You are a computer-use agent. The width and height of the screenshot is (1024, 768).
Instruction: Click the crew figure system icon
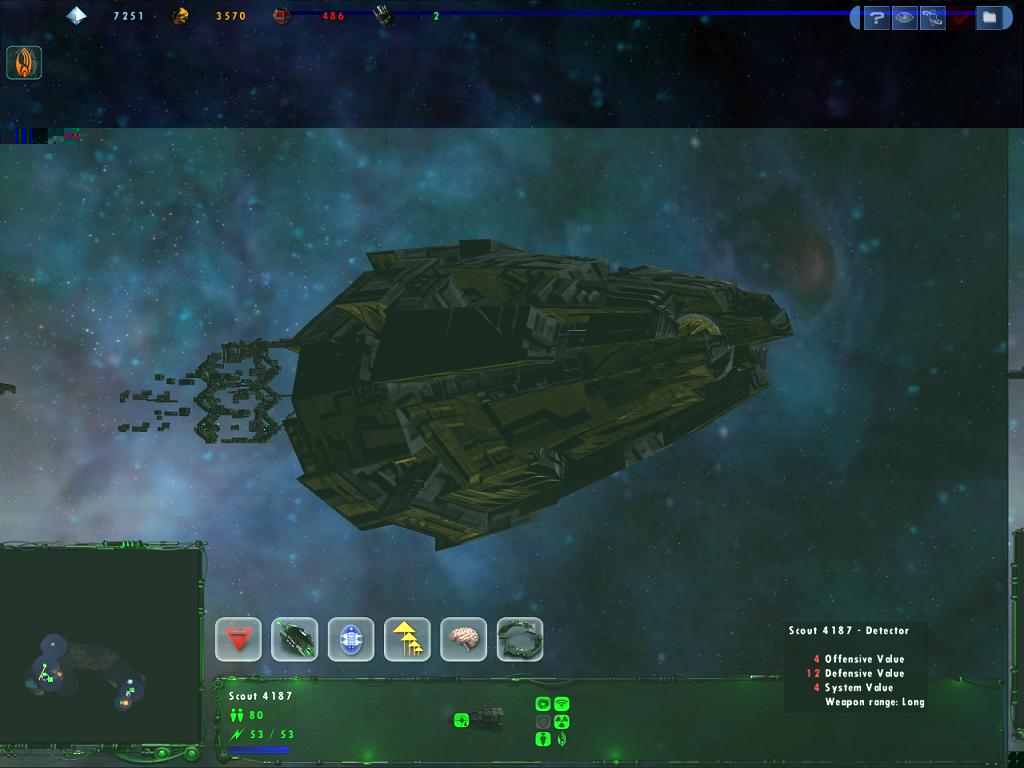coord(543,740)
